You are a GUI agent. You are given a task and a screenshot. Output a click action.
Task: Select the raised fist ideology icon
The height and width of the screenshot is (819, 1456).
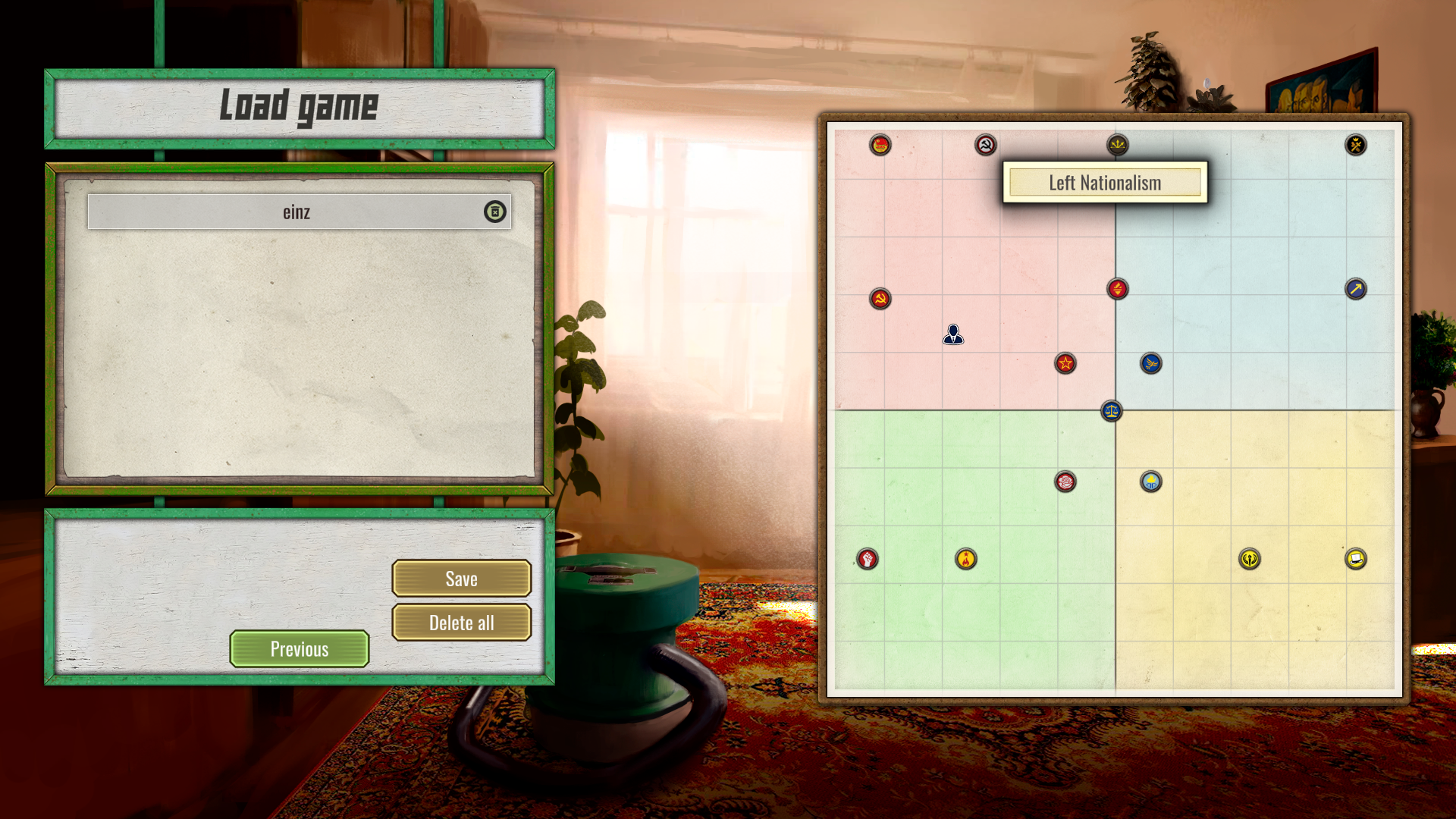(x=868, y=559)
